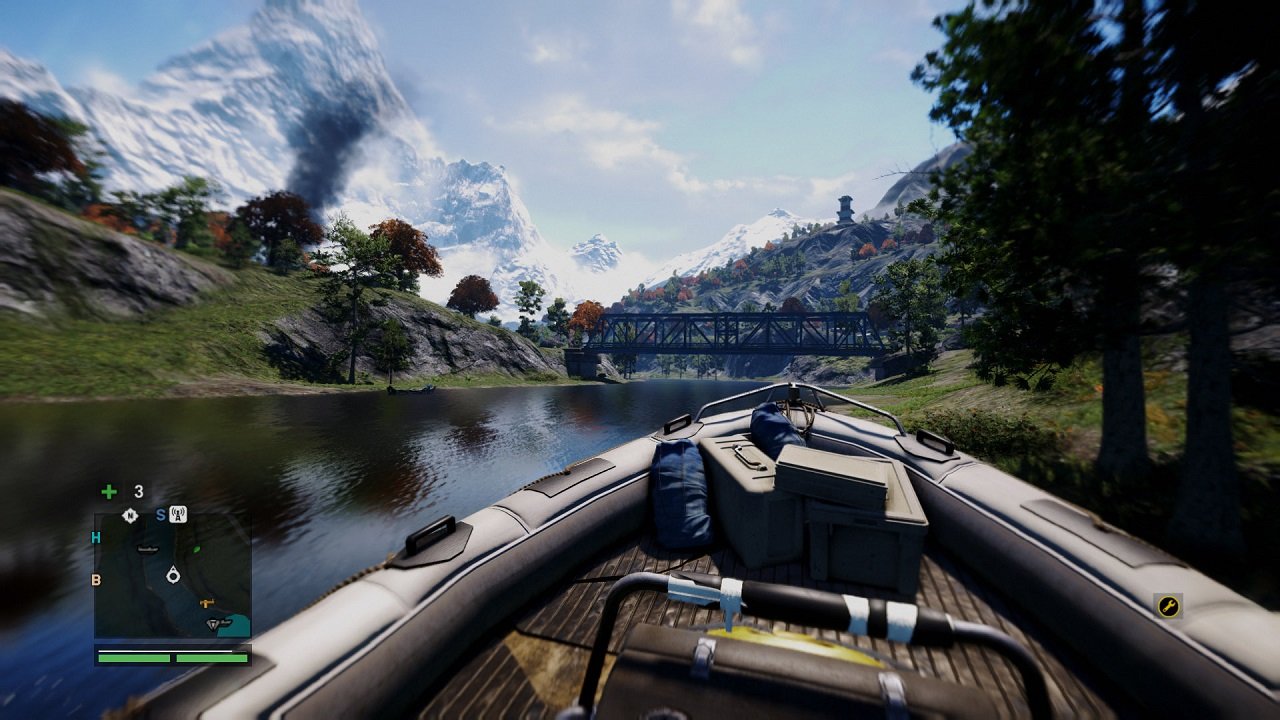Select the player arrow marker on minimap
Image resolution: width=1280 pixels, height=720 pixels.
point(173,573)
